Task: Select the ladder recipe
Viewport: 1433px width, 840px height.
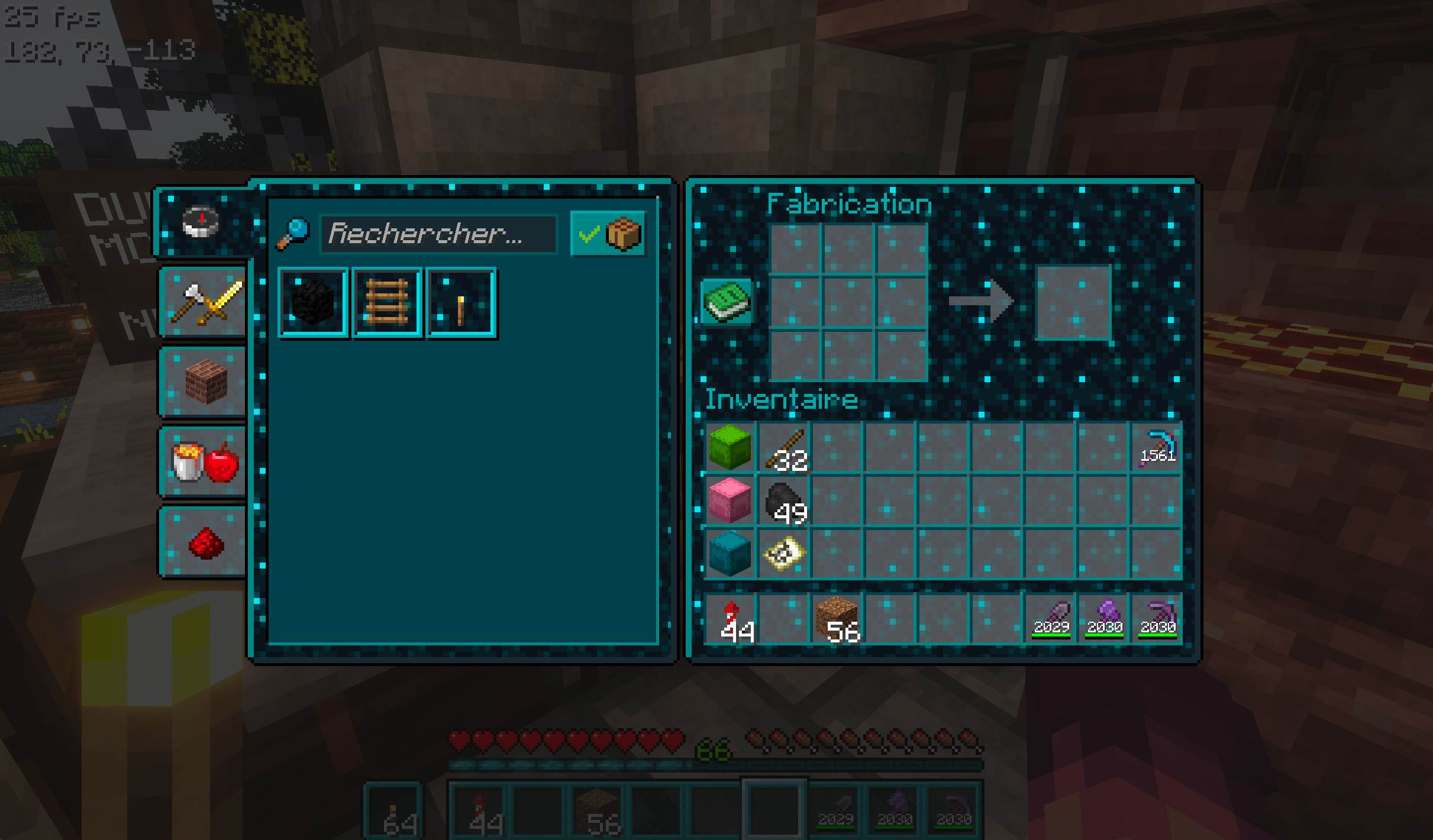Action: coord(387,303)
